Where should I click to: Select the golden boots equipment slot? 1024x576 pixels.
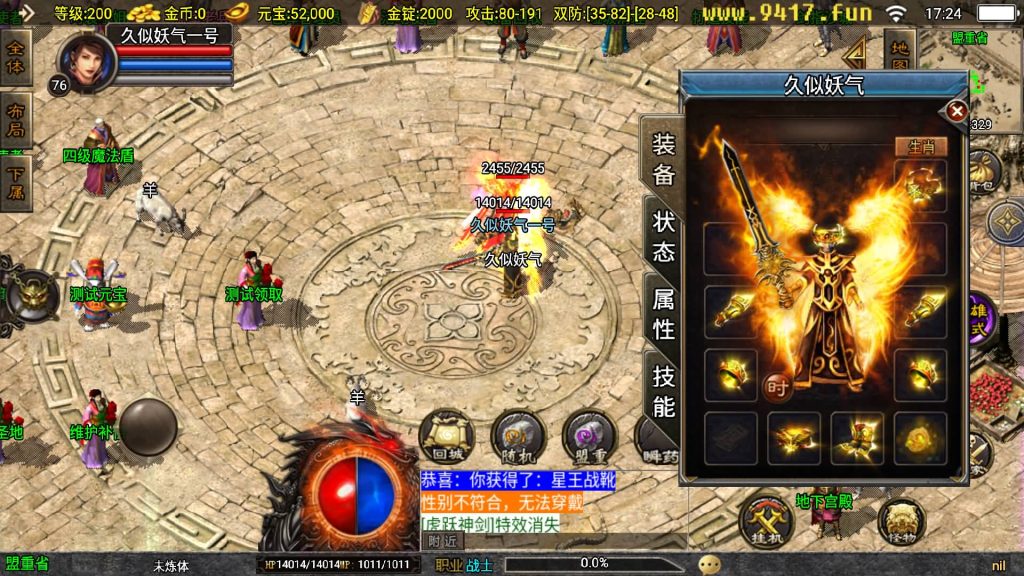857,437
